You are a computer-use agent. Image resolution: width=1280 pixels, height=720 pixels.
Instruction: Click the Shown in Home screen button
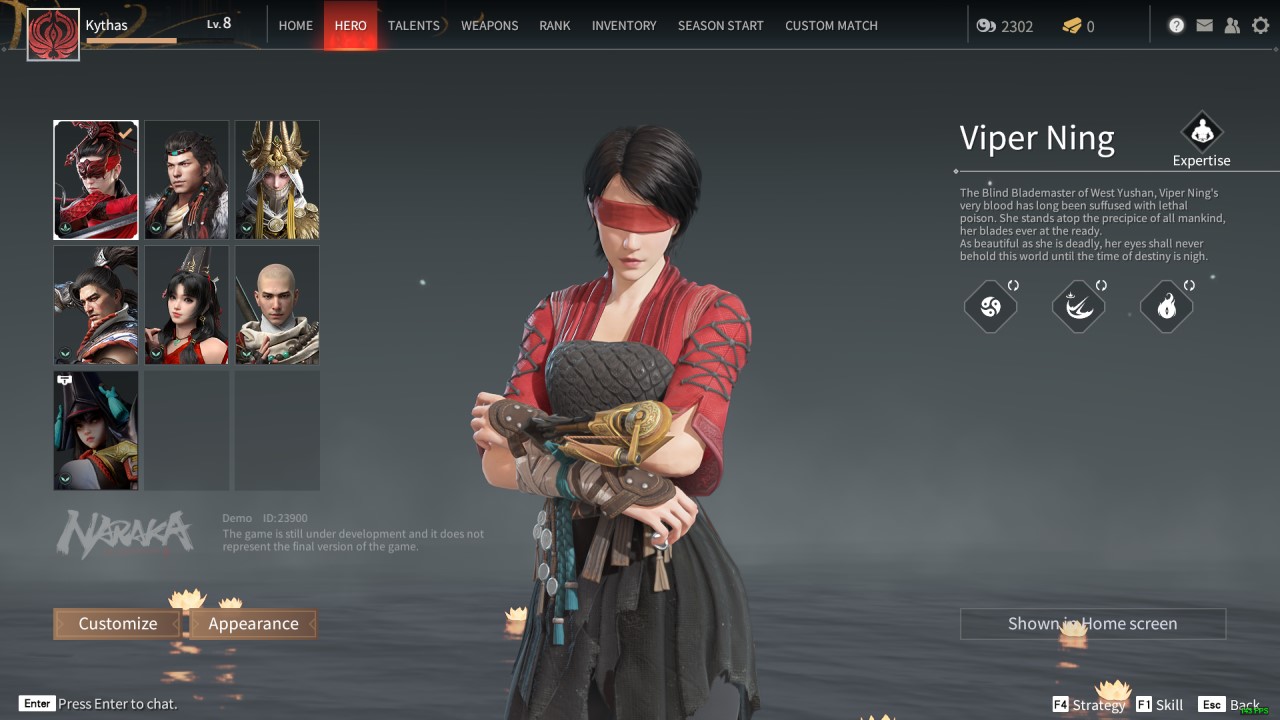[1092, 624]
